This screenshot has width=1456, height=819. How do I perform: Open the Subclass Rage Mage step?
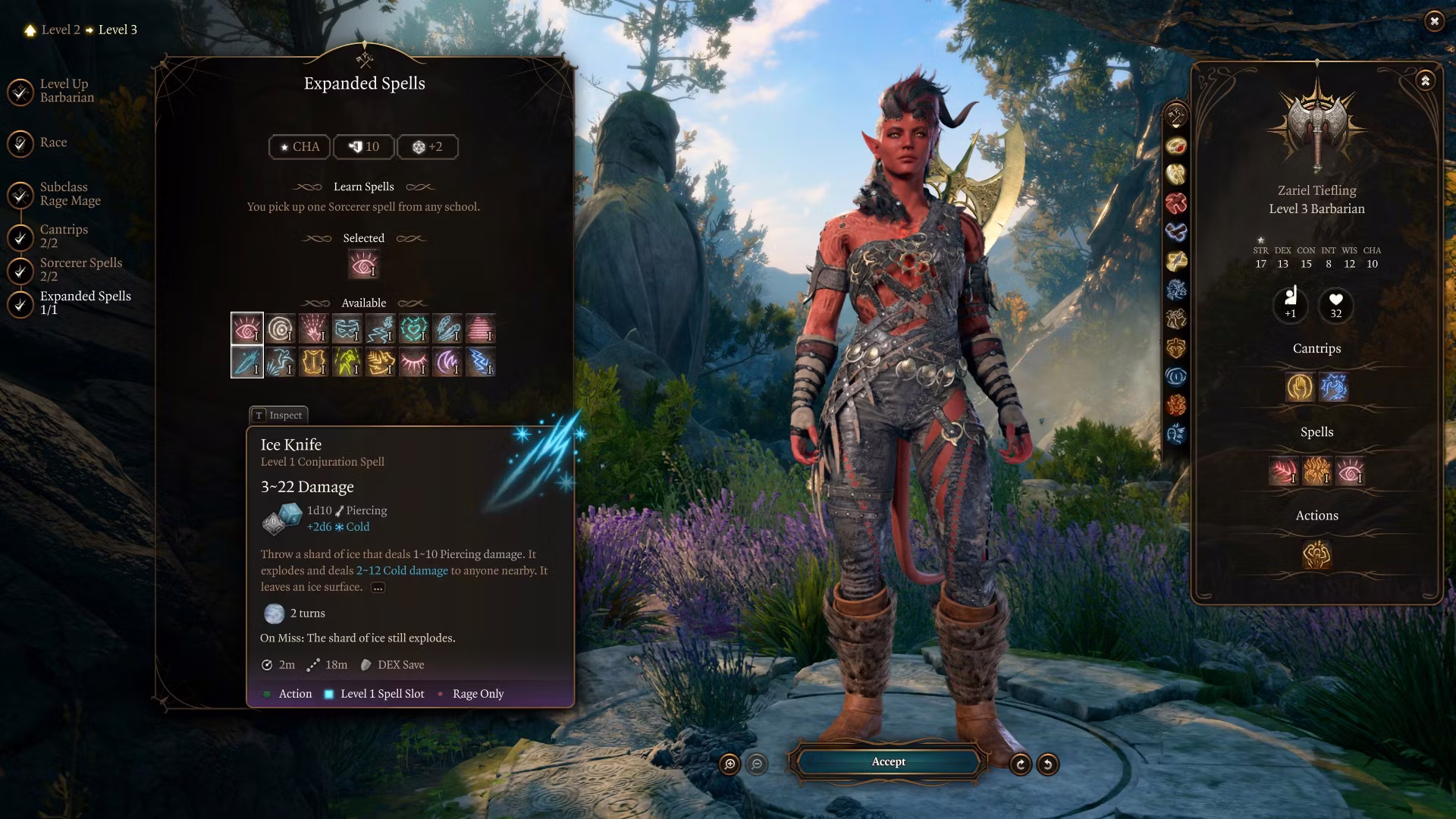70,194
